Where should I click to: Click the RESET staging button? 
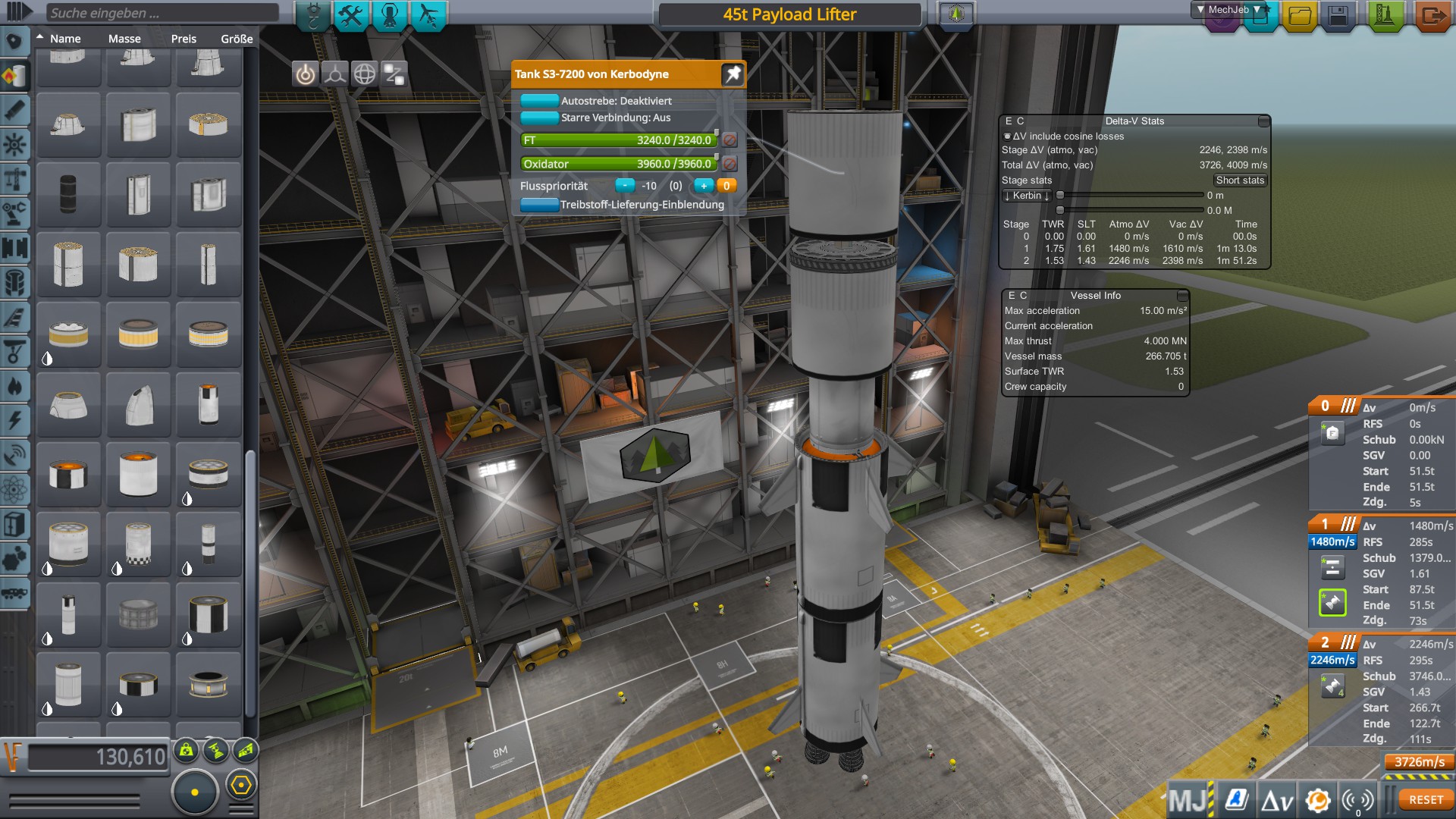[x=1426, y=800]
